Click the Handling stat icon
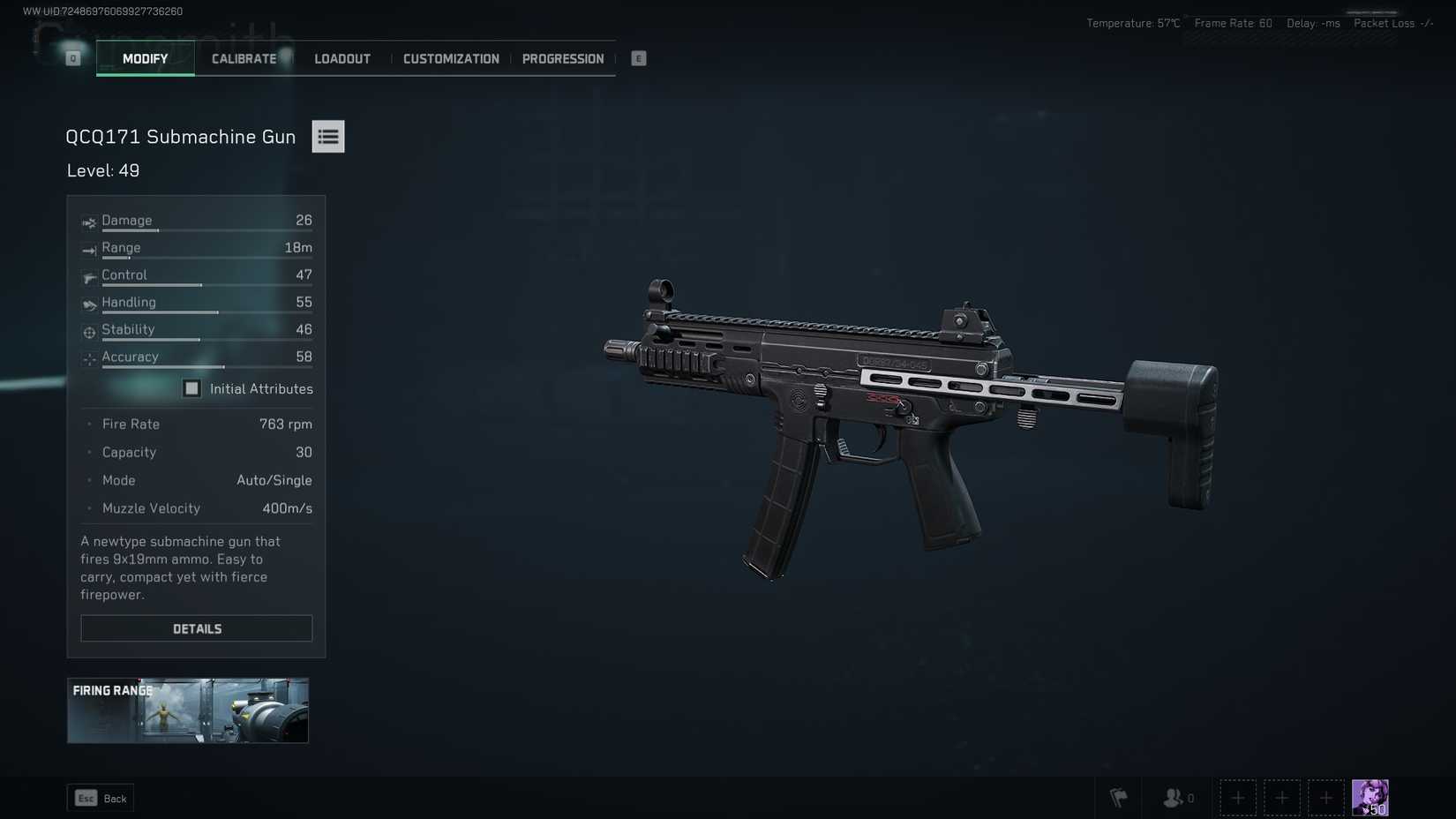The image size is (1456, 819). pos(88,304)
